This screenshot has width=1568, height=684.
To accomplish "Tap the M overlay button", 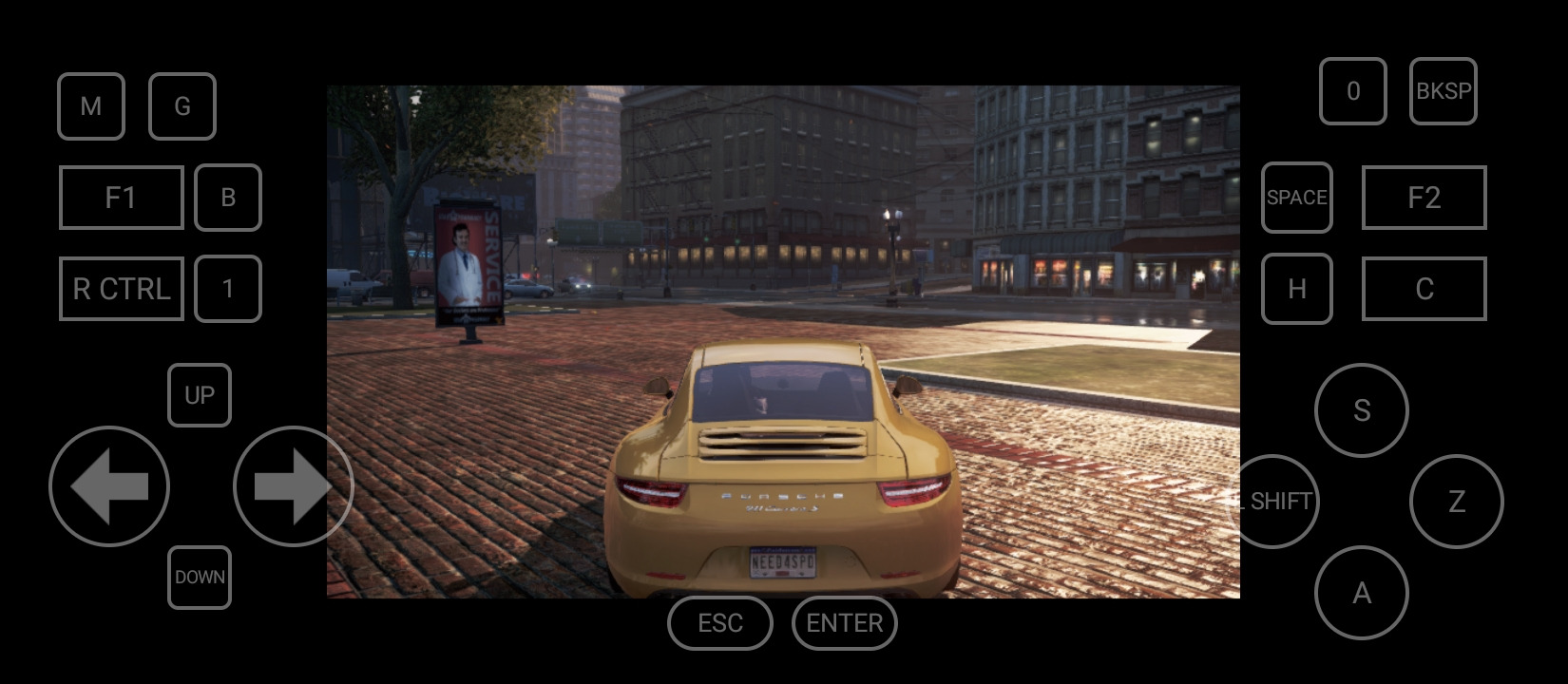I will point(91,106).
